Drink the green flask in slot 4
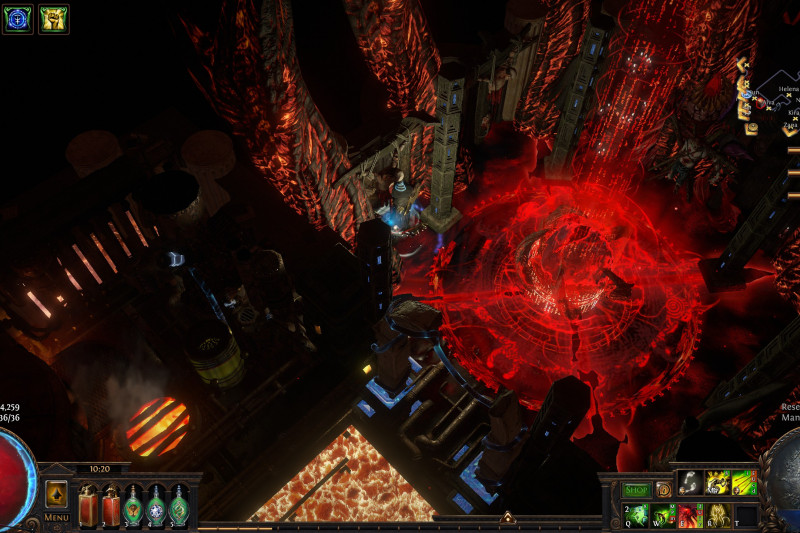The width and height of the screenshot is (800, 533). pyautogui.click(x=155, y=504)
